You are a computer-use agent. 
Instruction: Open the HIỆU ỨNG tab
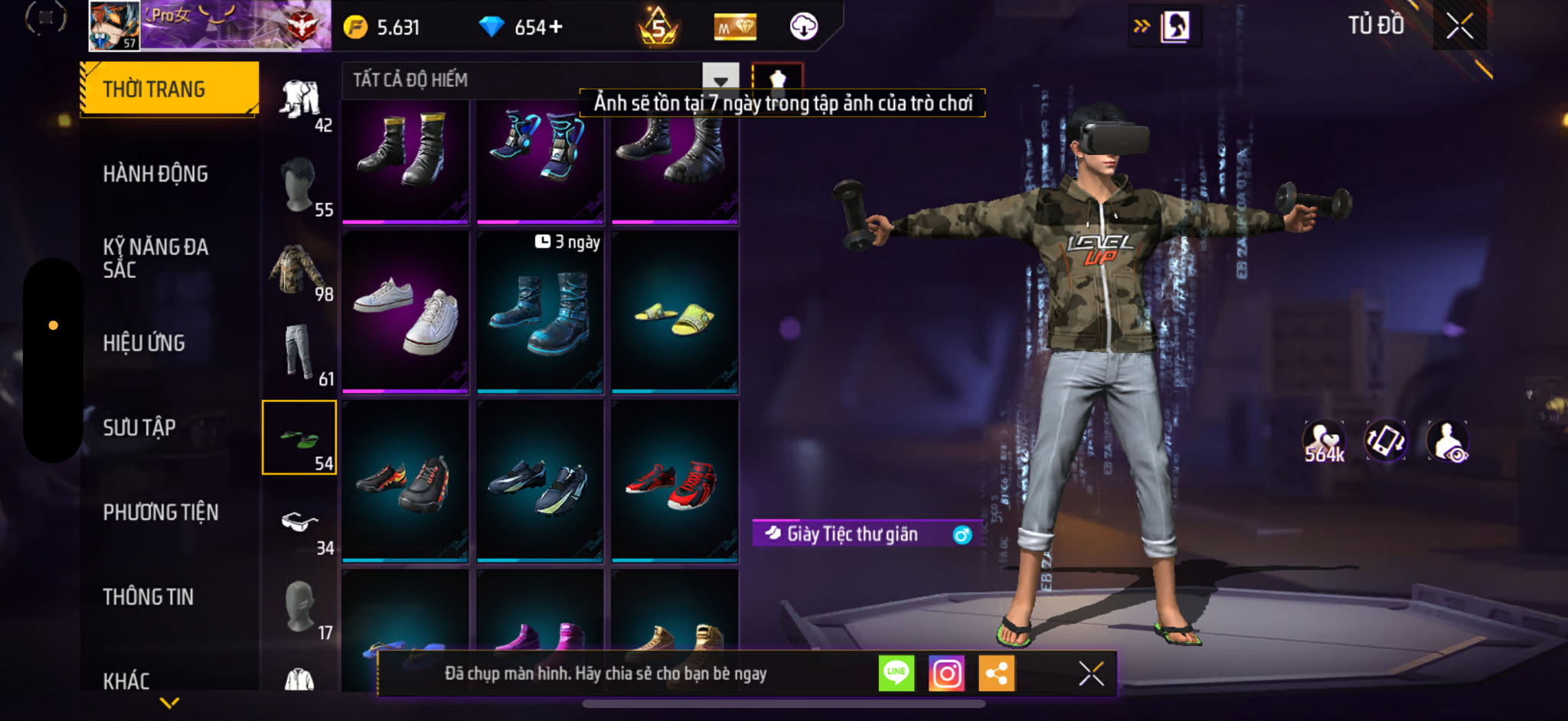(144, 343)
